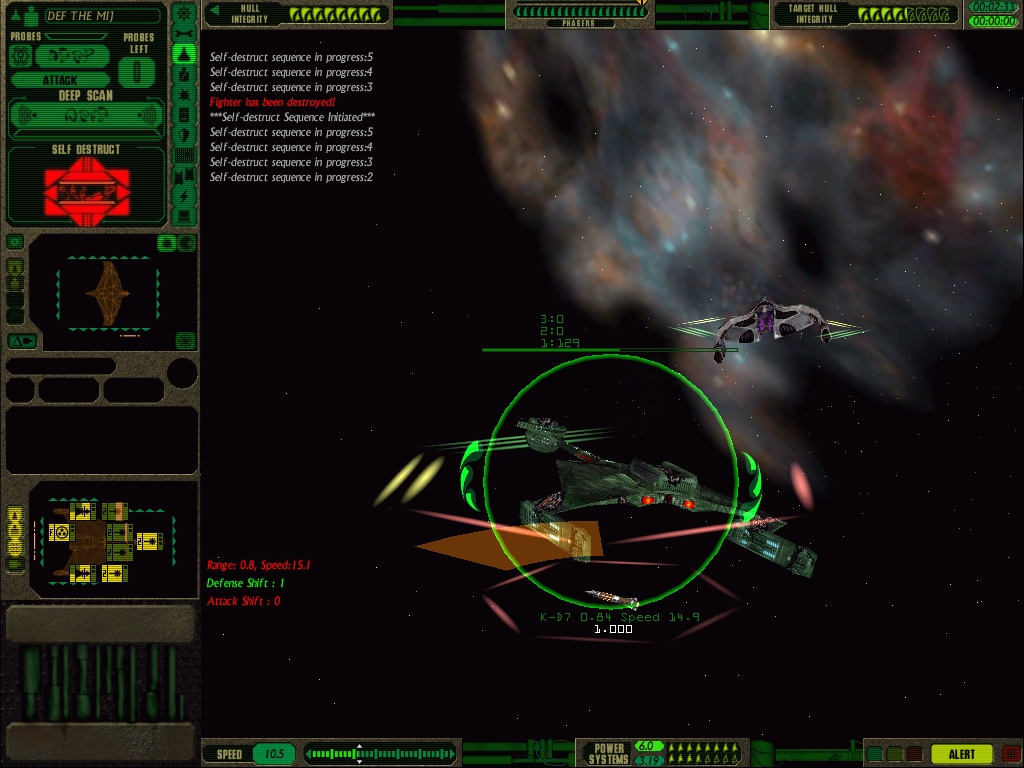Viewport: 1024px width, 768px height.
Task: Open the starburst weapons tab
Action: pos(184,95)
